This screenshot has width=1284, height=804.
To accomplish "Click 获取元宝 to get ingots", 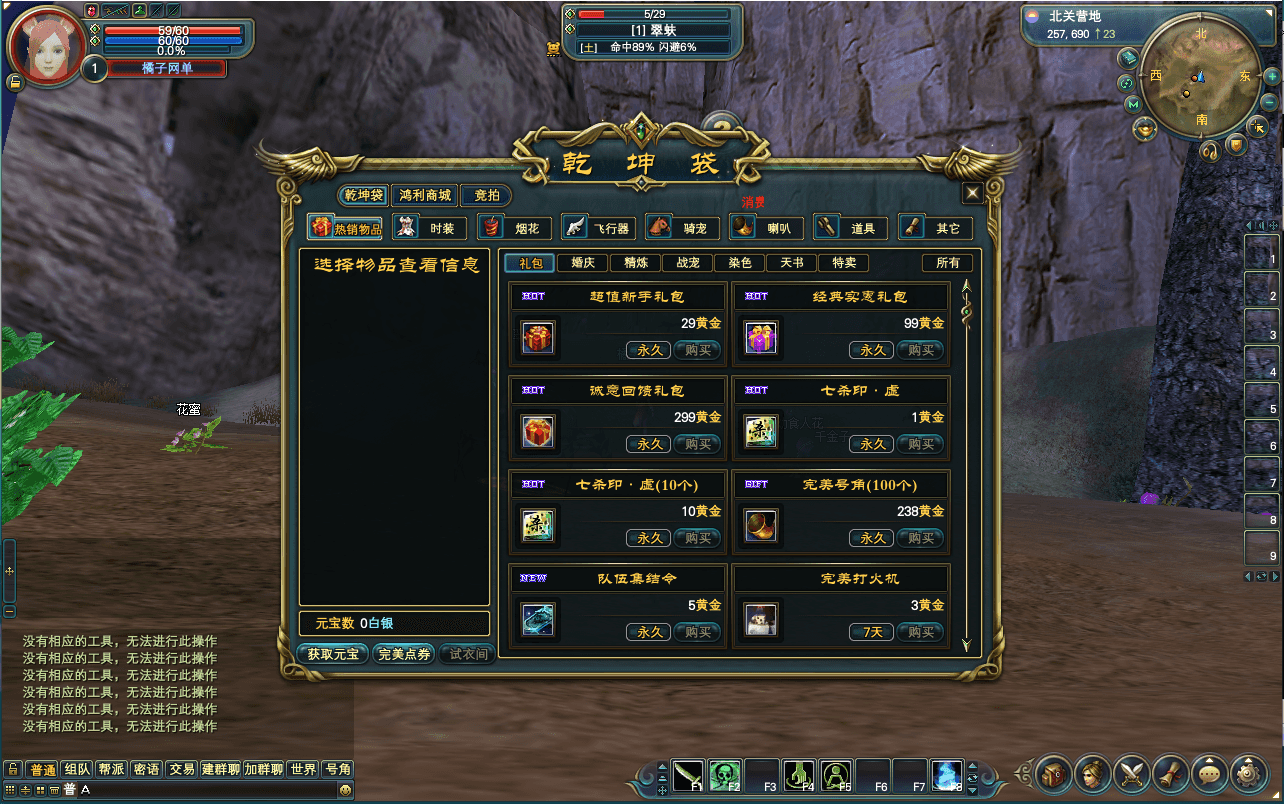I will [x=333, y=654].
